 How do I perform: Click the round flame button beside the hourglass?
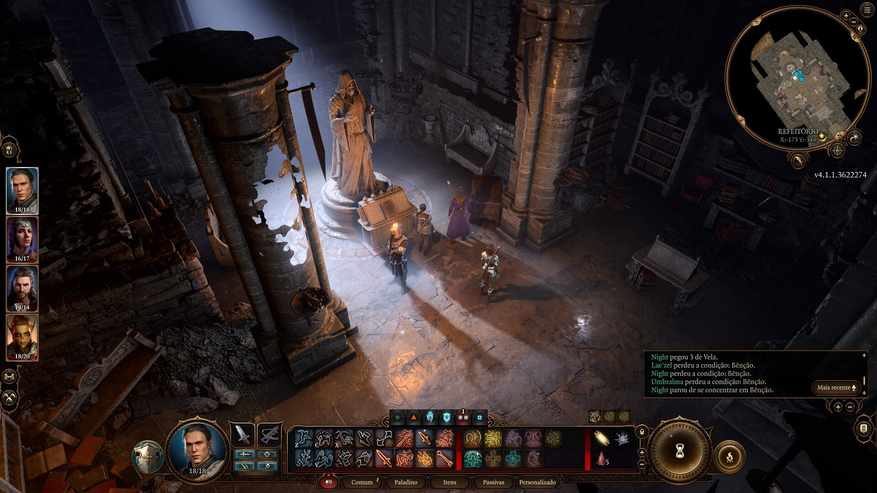[729, 456]
